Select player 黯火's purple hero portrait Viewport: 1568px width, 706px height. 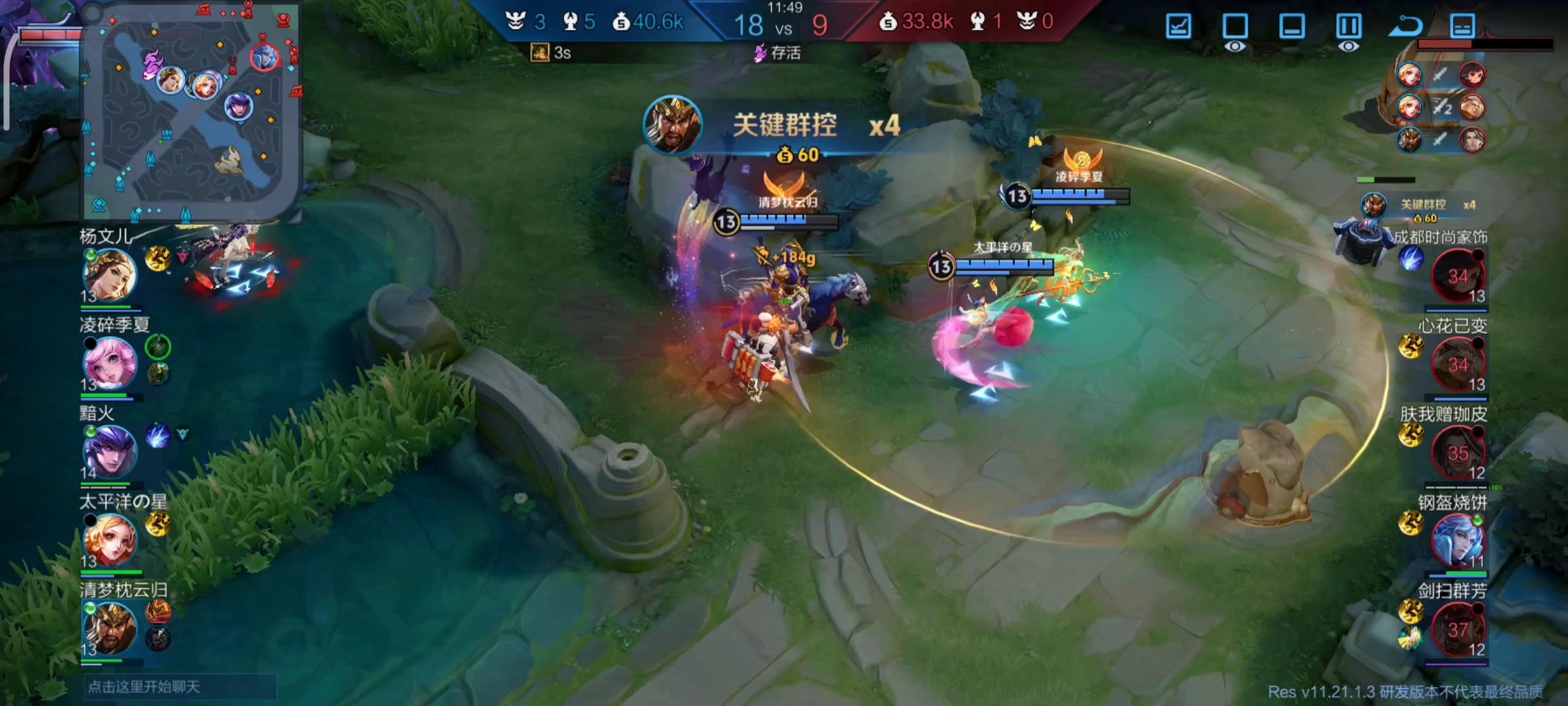coord(110,451)
